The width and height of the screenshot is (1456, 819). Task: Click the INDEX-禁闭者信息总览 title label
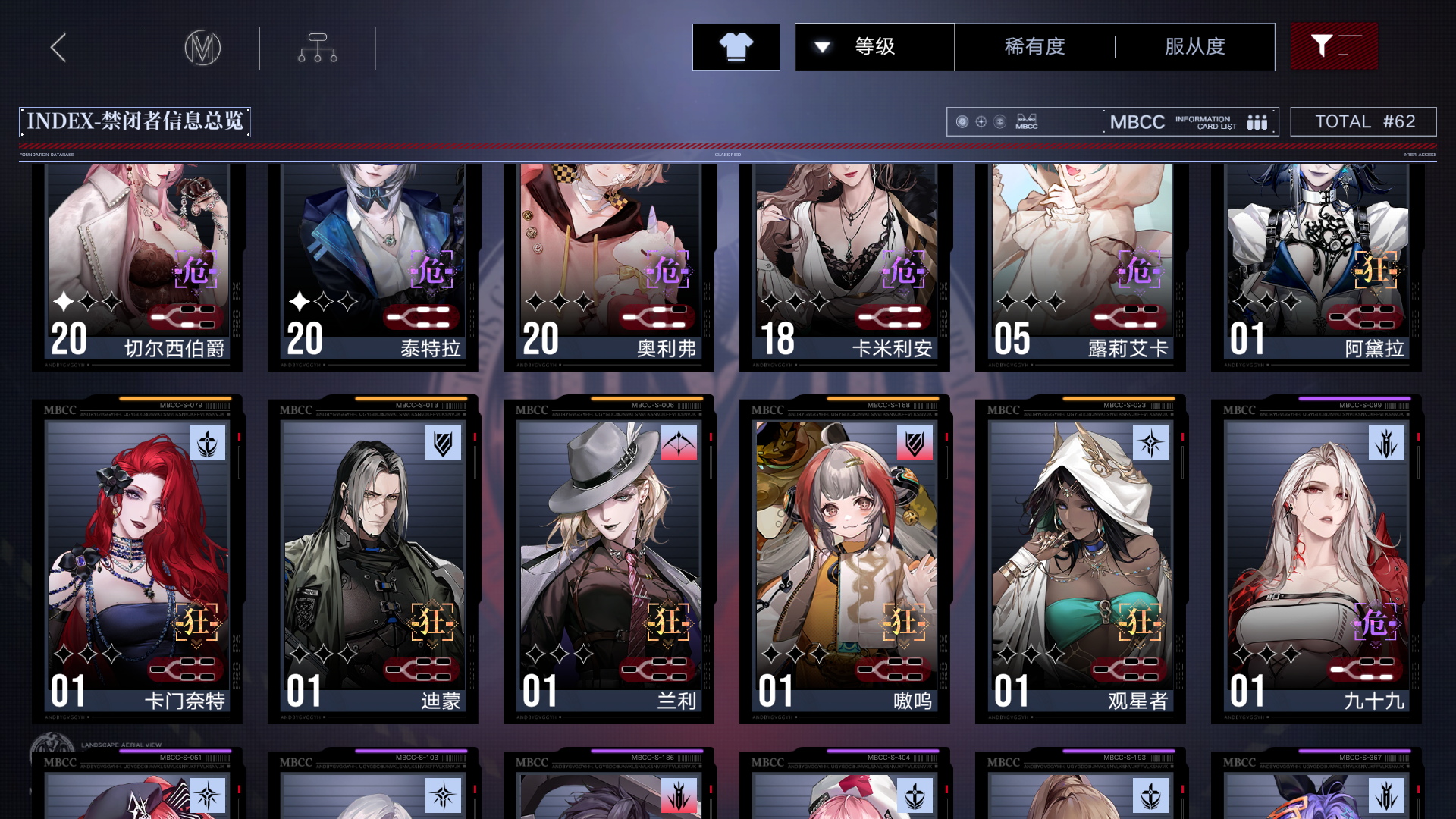[136, 121]
